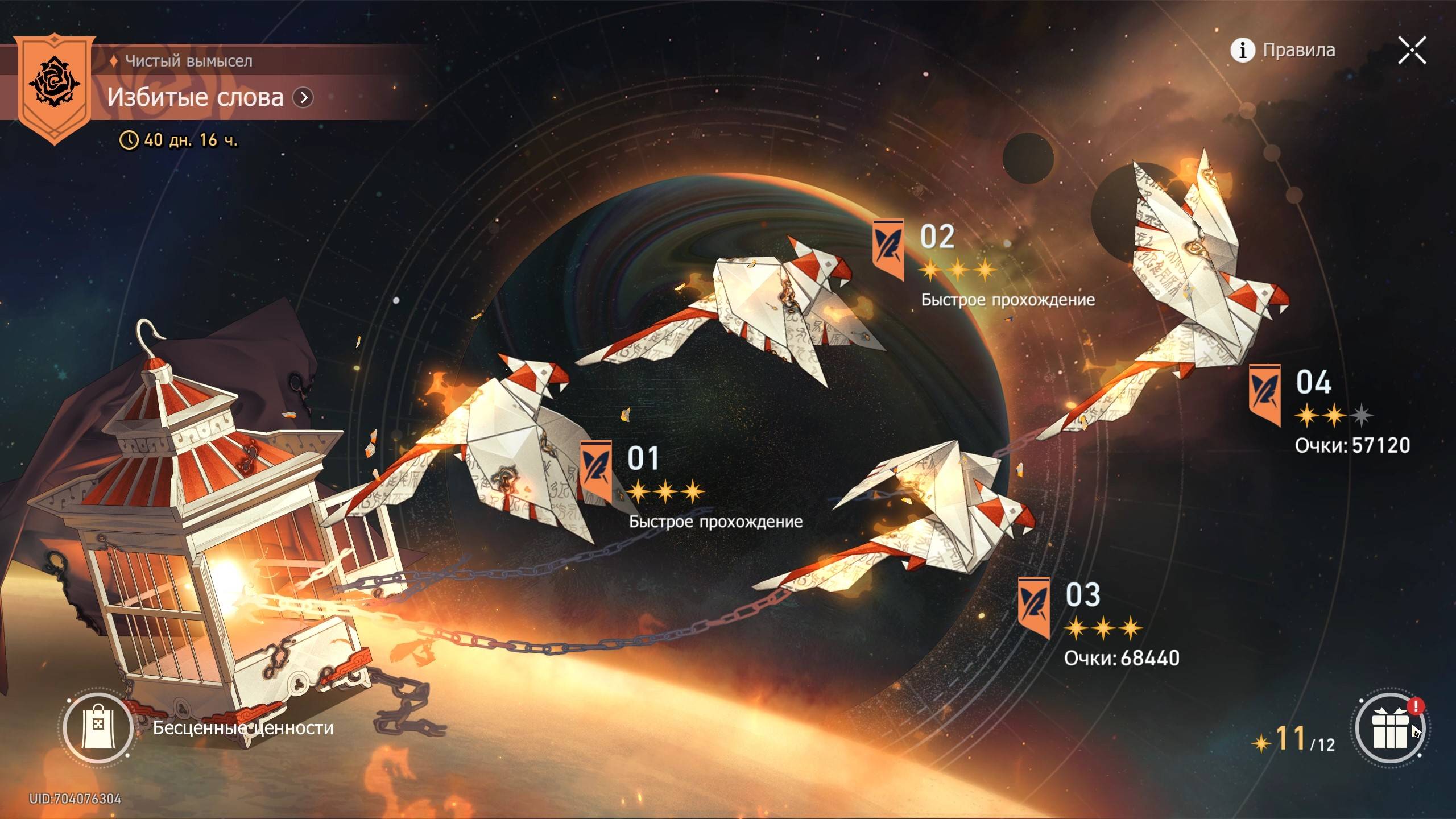Select stage 04 with 57120 points

(x=1265, y=395)
